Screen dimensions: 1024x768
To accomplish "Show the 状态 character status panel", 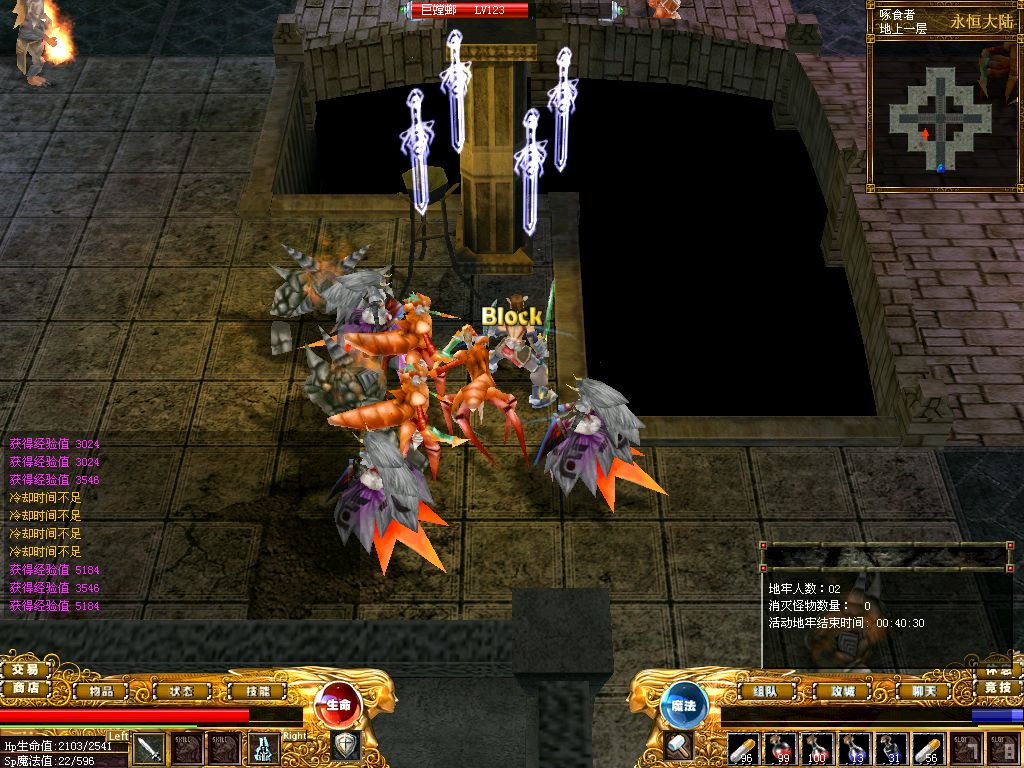I will click(180, 690).
